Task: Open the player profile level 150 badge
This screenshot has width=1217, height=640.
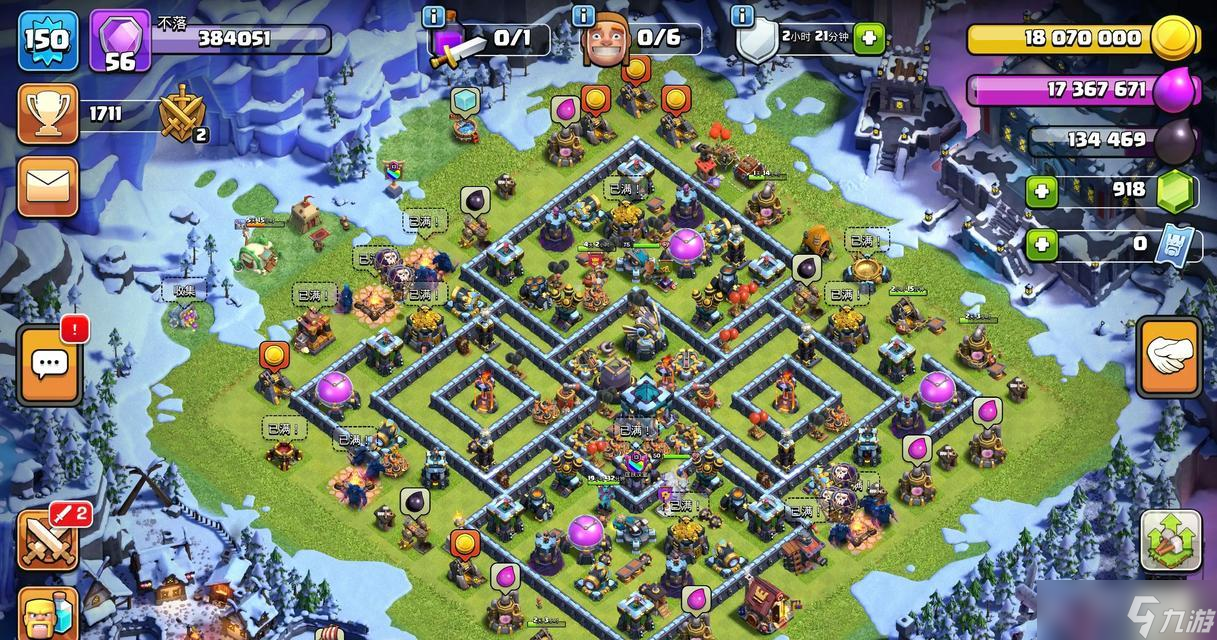Action: pyautogui.click(x=46, y=40)
